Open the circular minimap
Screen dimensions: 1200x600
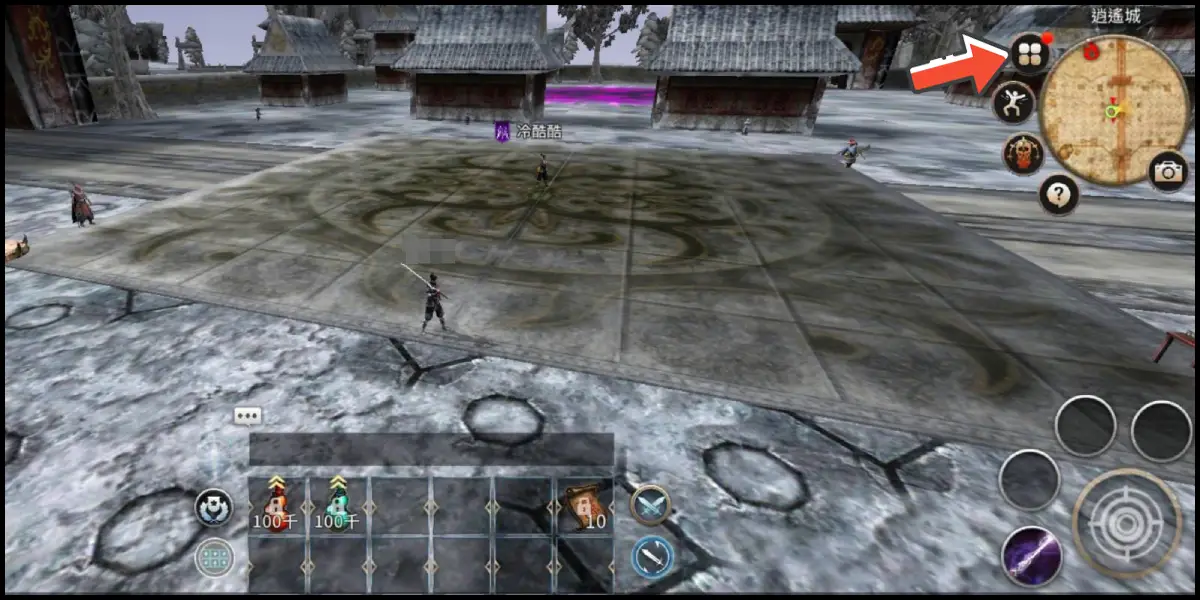[1113, 111]
